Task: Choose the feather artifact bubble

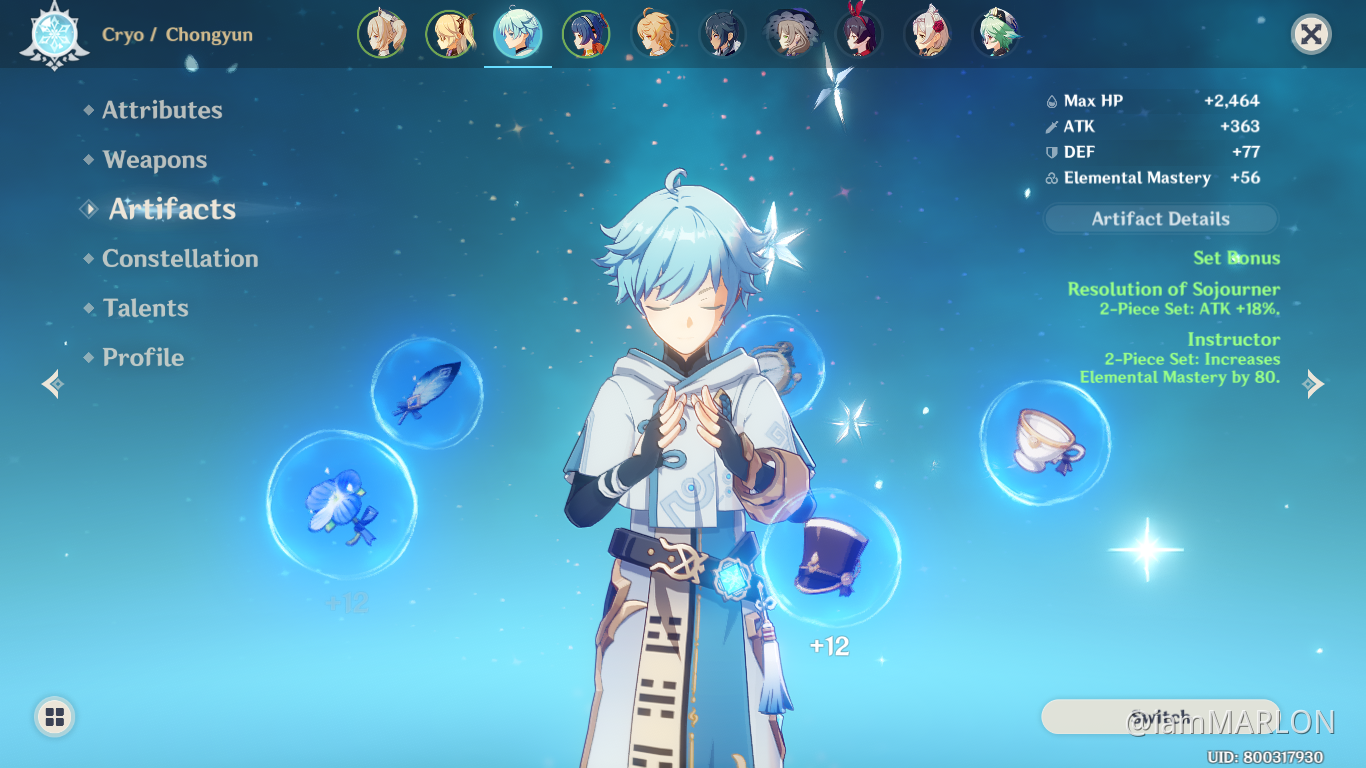Action: click(427, 393)
